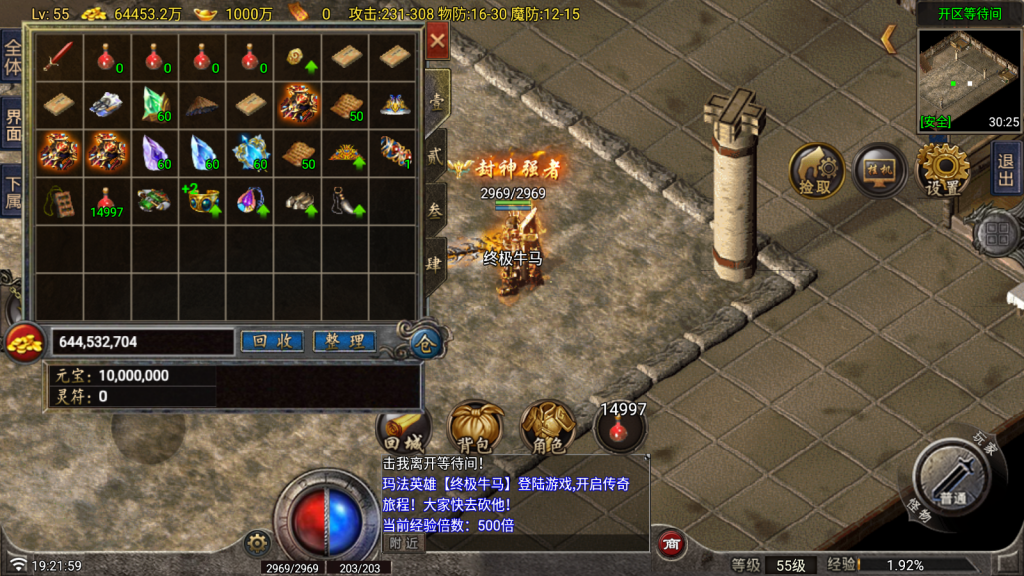Sort the bag with the 整理 button
Screen dimensions: 1024x576
tap(344, 341)
